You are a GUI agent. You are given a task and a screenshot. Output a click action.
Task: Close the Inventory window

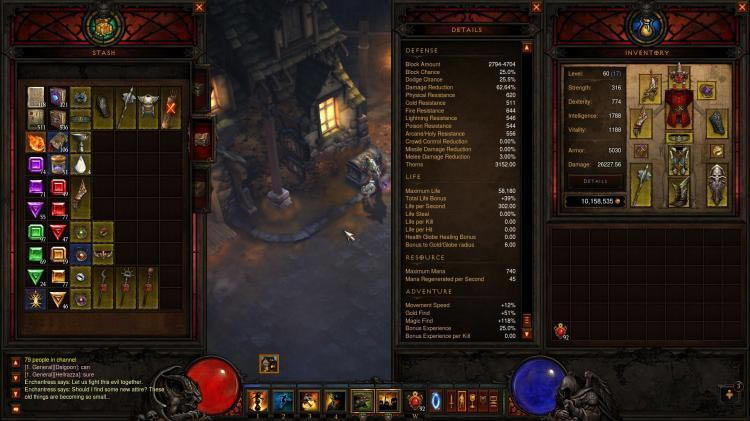click(x=739, y=8)
